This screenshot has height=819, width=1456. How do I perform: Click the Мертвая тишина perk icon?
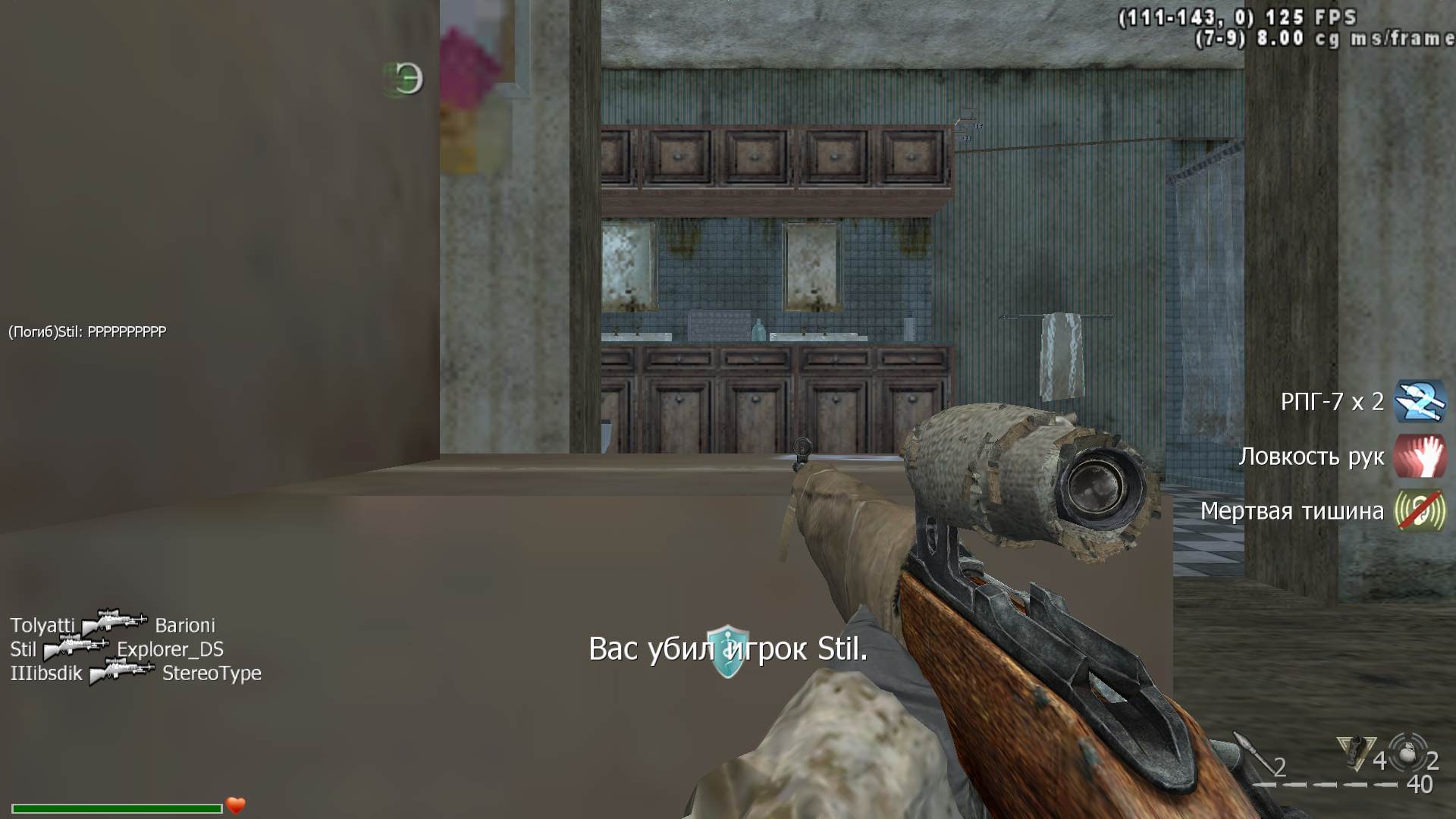[1420, 510]
